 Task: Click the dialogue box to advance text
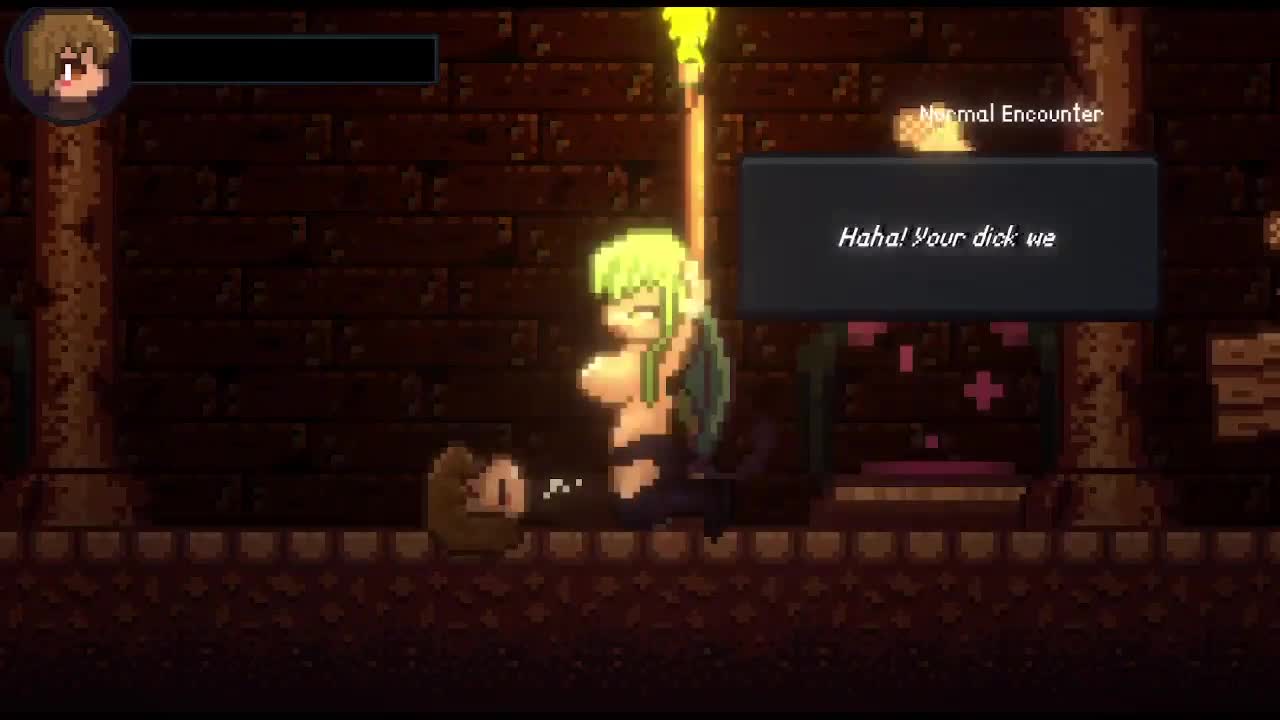pyautogui.click(x=948, y=237)
